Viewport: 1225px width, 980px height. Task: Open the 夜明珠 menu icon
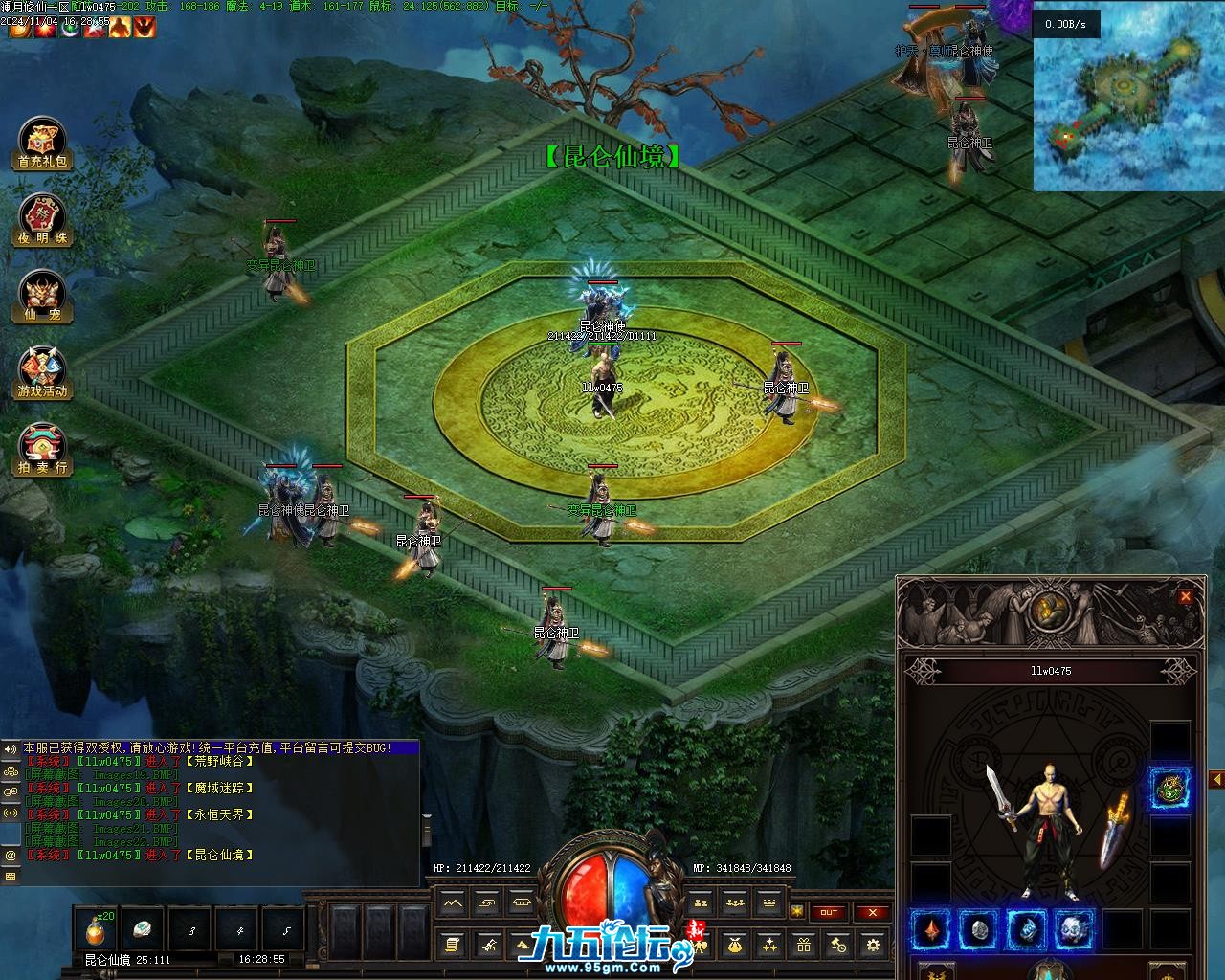(x=42, y=220)
